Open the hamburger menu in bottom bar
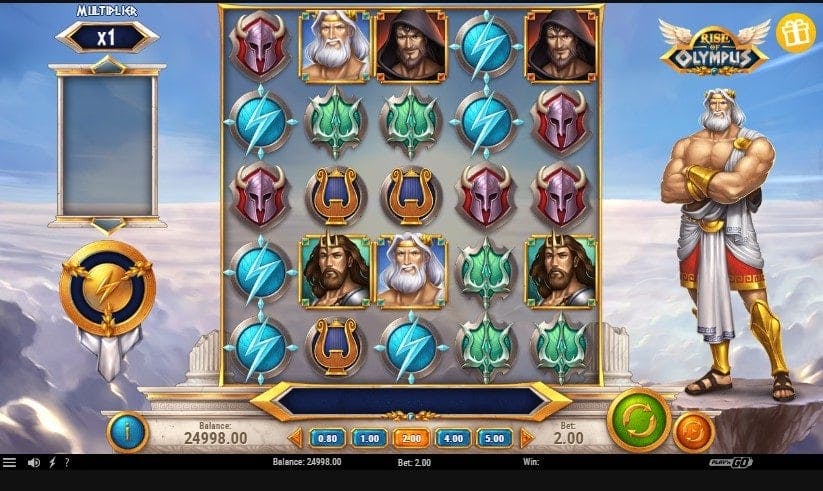 point(10,463)
